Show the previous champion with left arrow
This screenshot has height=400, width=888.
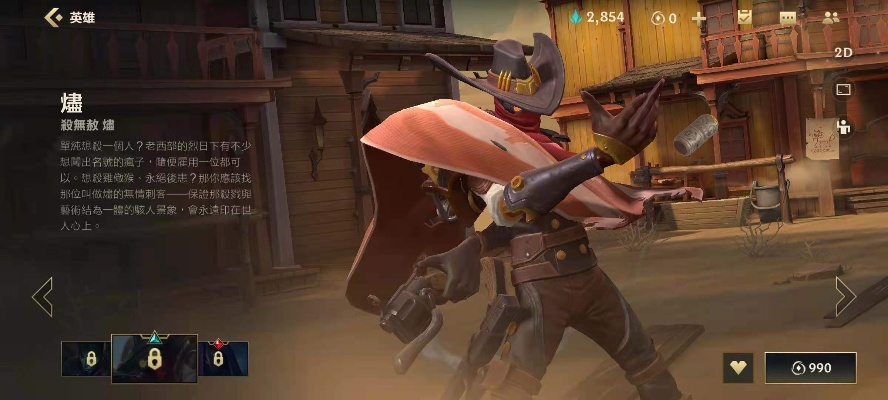click(42, 297)
